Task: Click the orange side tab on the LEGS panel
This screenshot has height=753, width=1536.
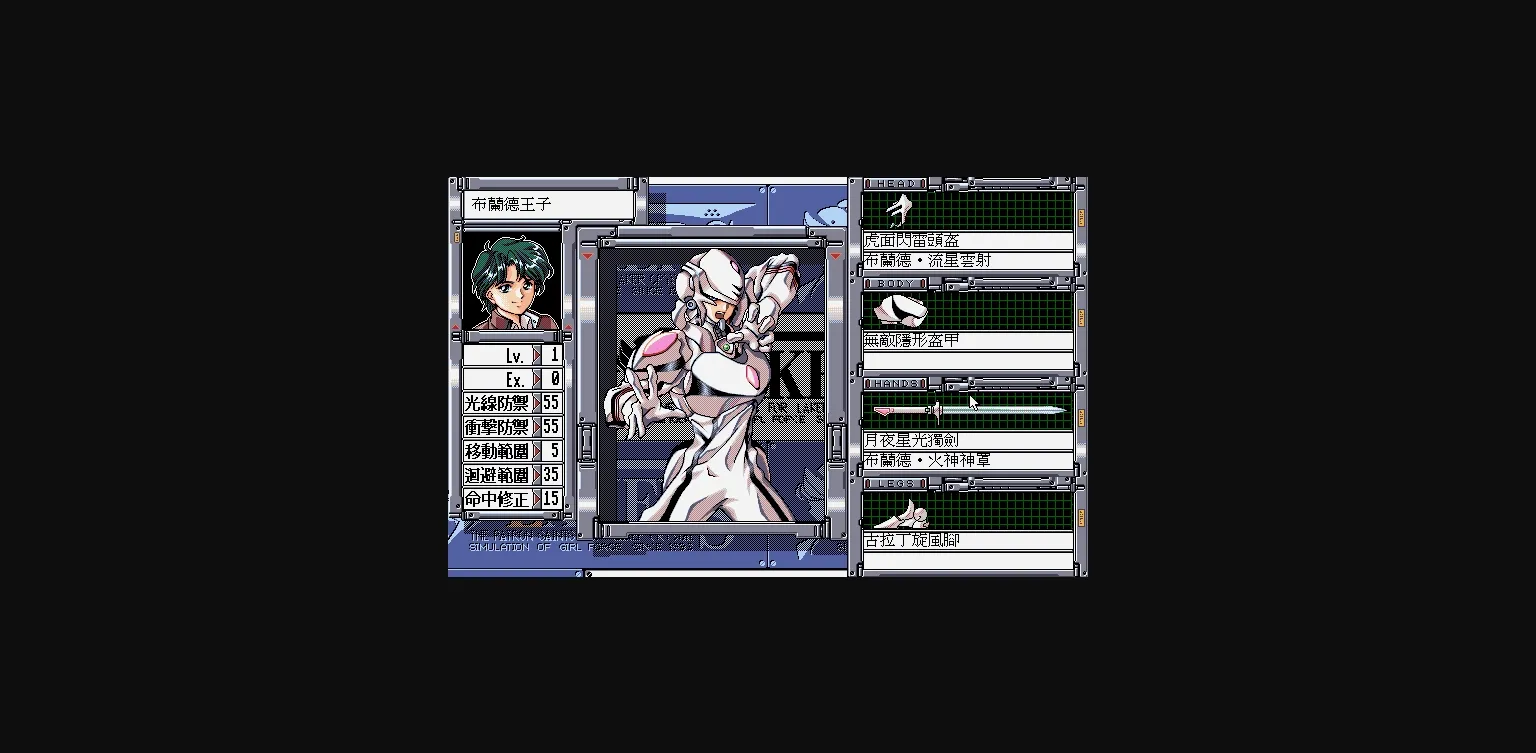Action: click(1081, 520)
